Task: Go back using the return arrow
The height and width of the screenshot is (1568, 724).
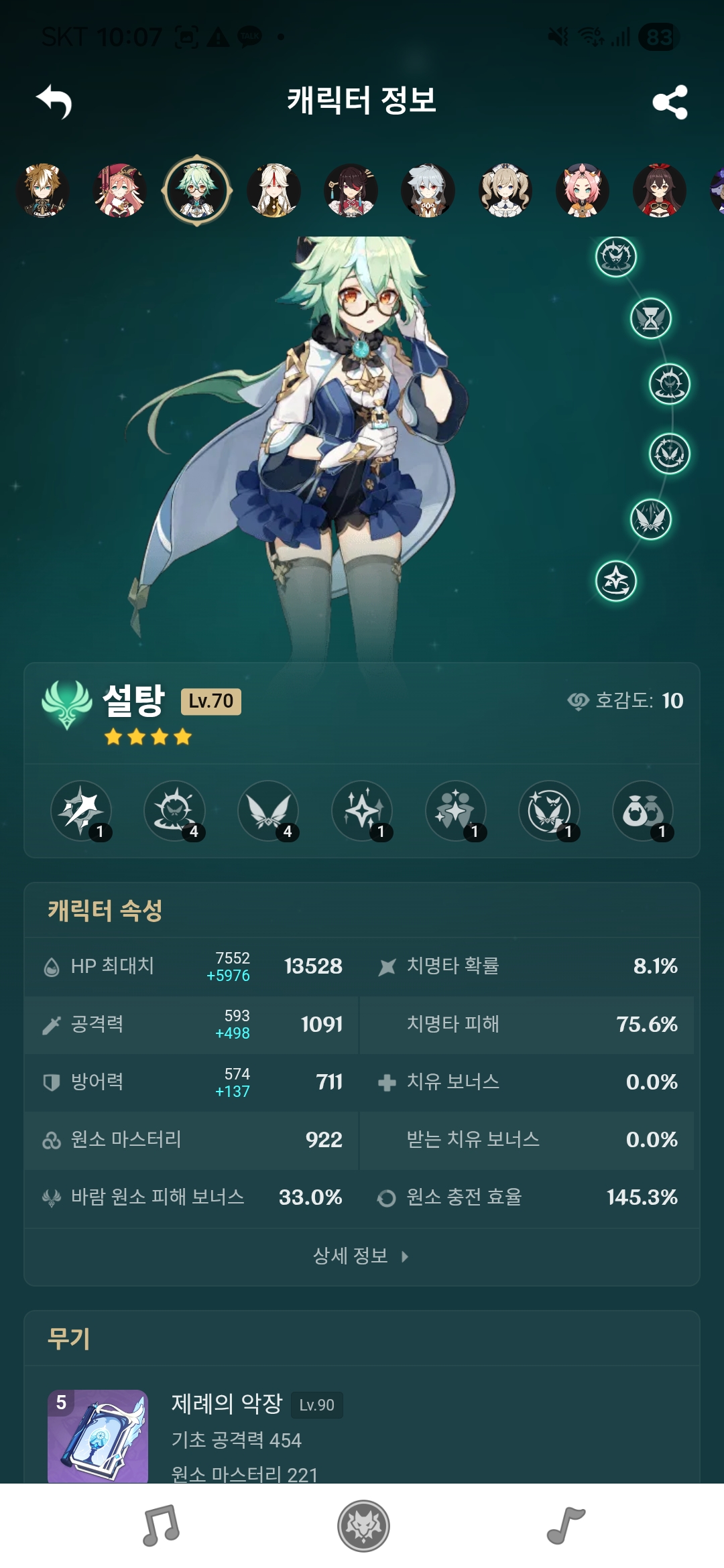Action: click(x=54, y=101)
